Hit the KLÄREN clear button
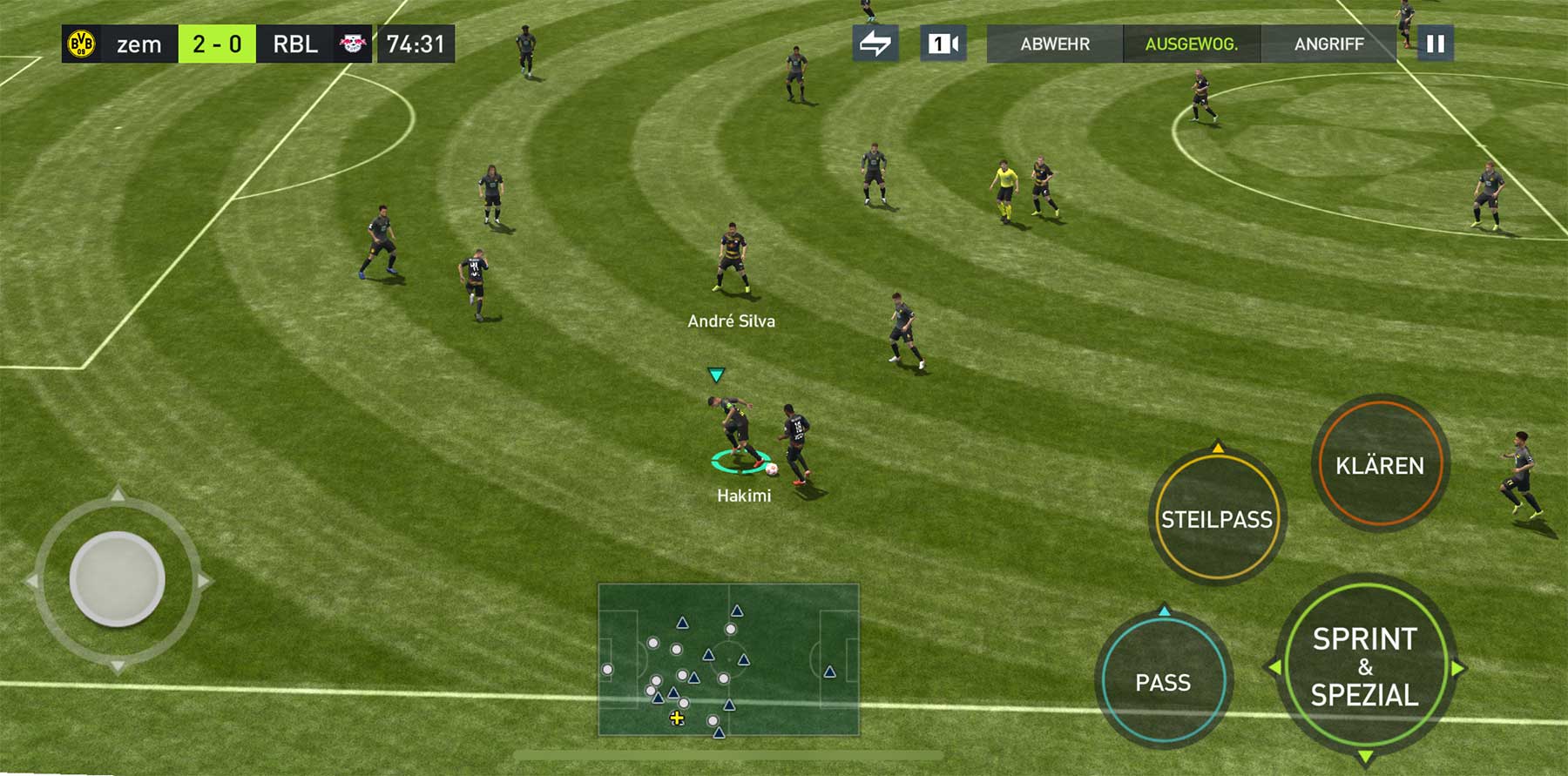 (1380, 466)
